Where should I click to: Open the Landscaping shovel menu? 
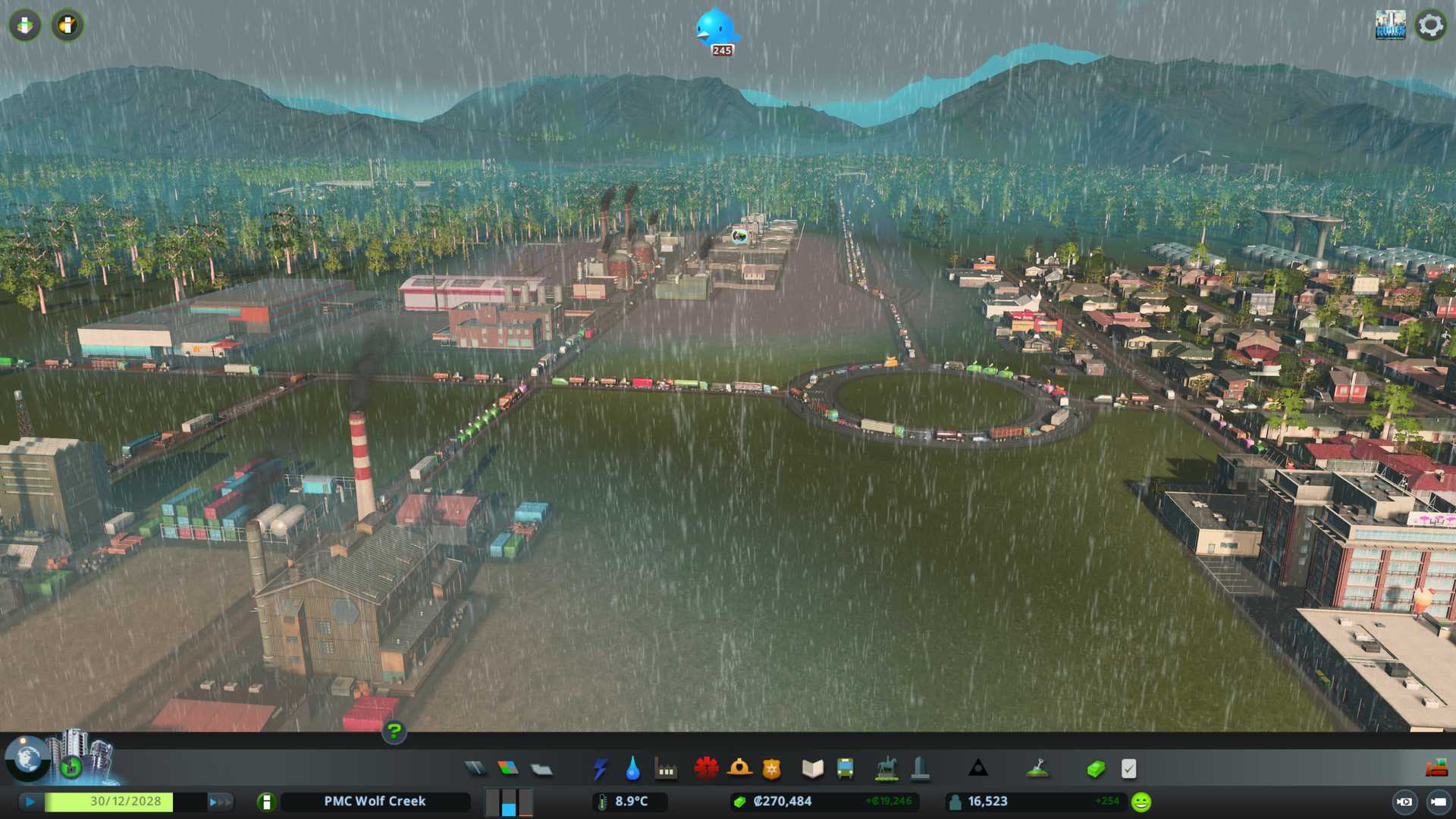point(1037,769)
